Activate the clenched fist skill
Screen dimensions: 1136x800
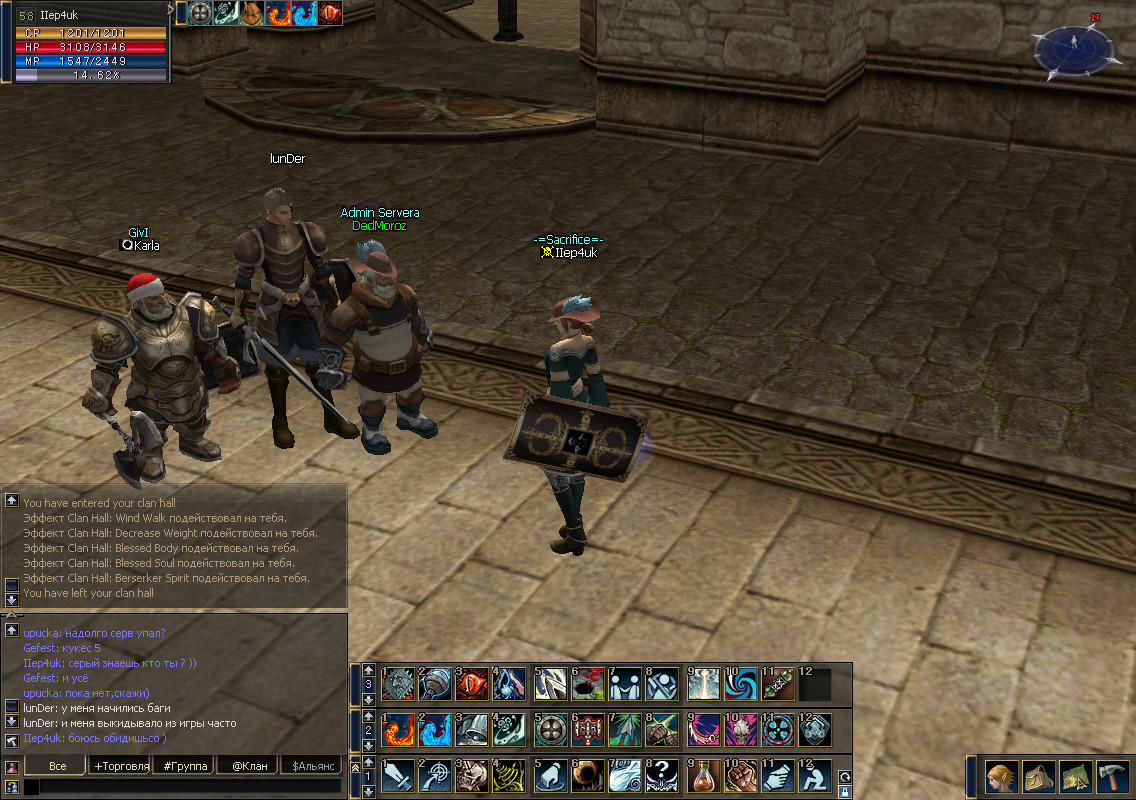point(741,774)
